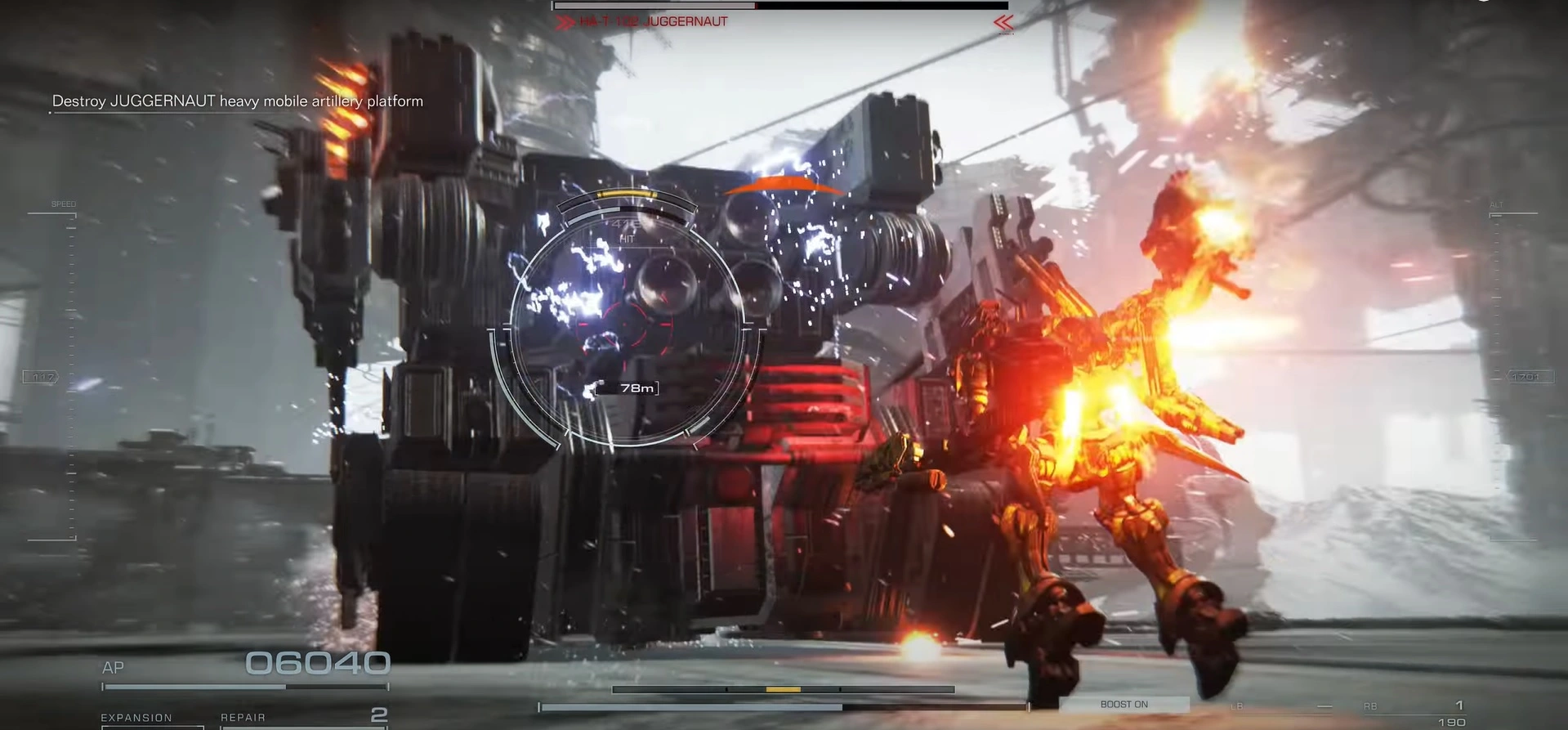This screenshot has height=730, width=1568.
Task: Toggle the BOOST ON indicator
Action: click(x=1124, y=704)
